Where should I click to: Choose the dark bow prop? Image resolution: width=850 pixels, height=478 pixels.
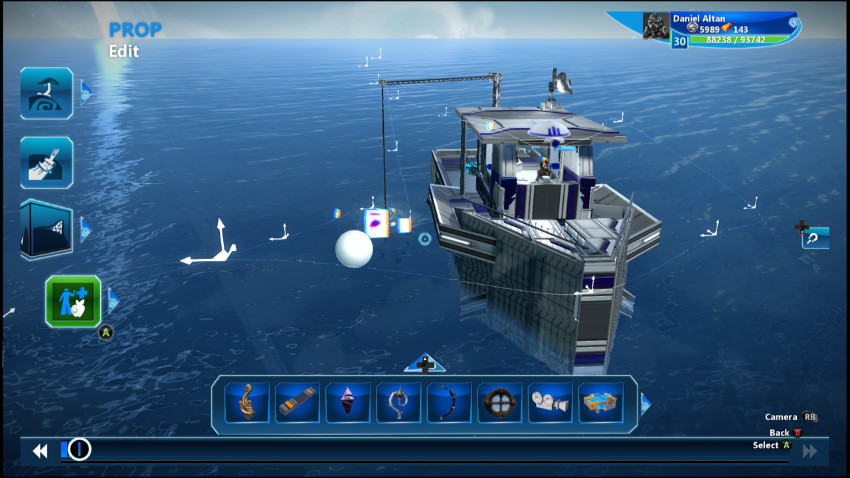point(449,402)
